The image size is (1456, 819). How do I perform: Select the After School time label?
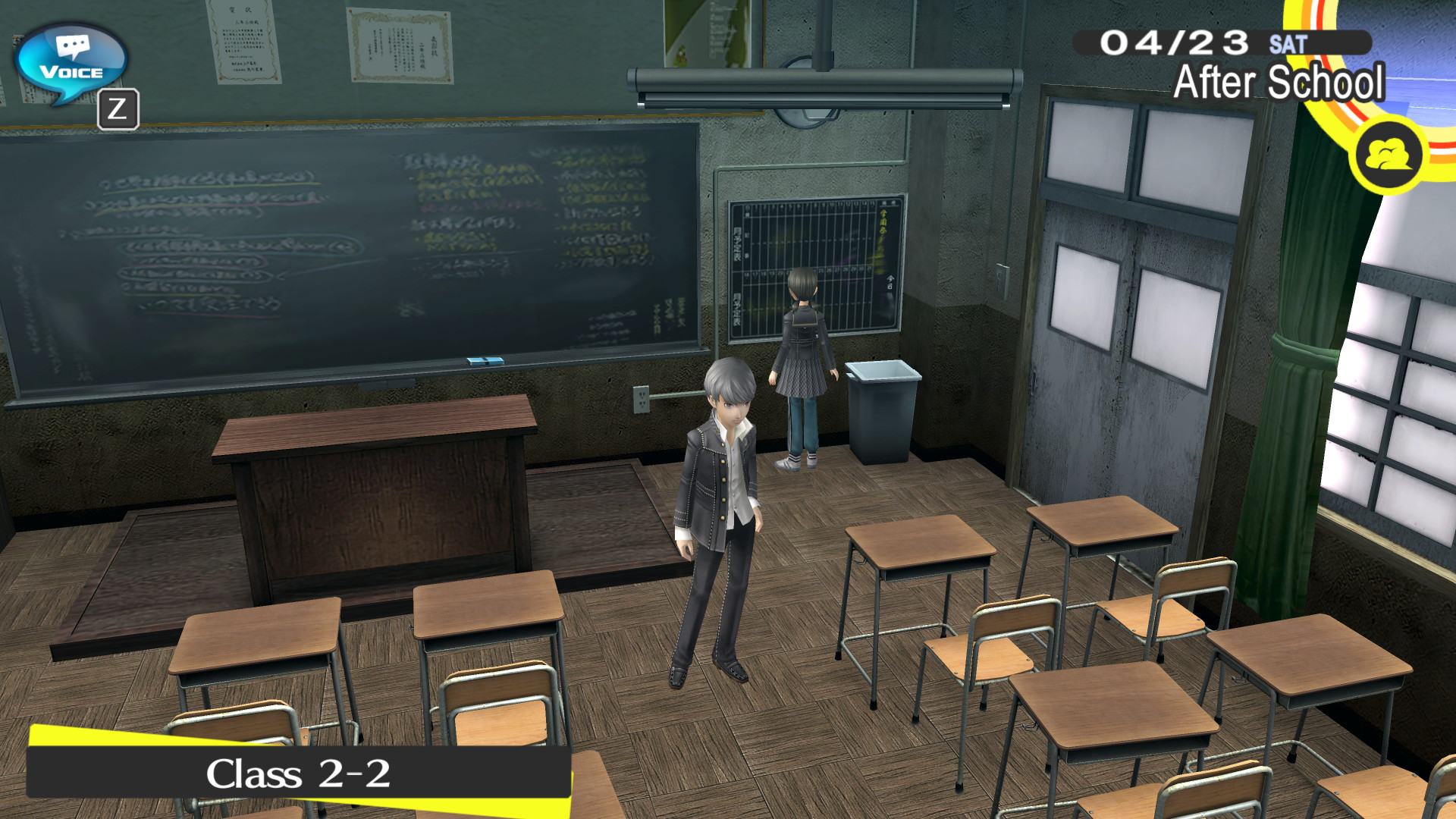point(1278,83)
